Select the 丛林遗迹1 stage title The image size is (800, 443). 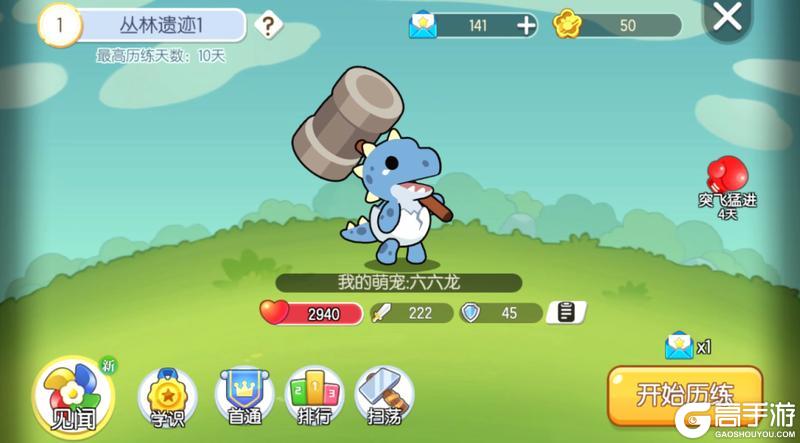coord(160,25)
